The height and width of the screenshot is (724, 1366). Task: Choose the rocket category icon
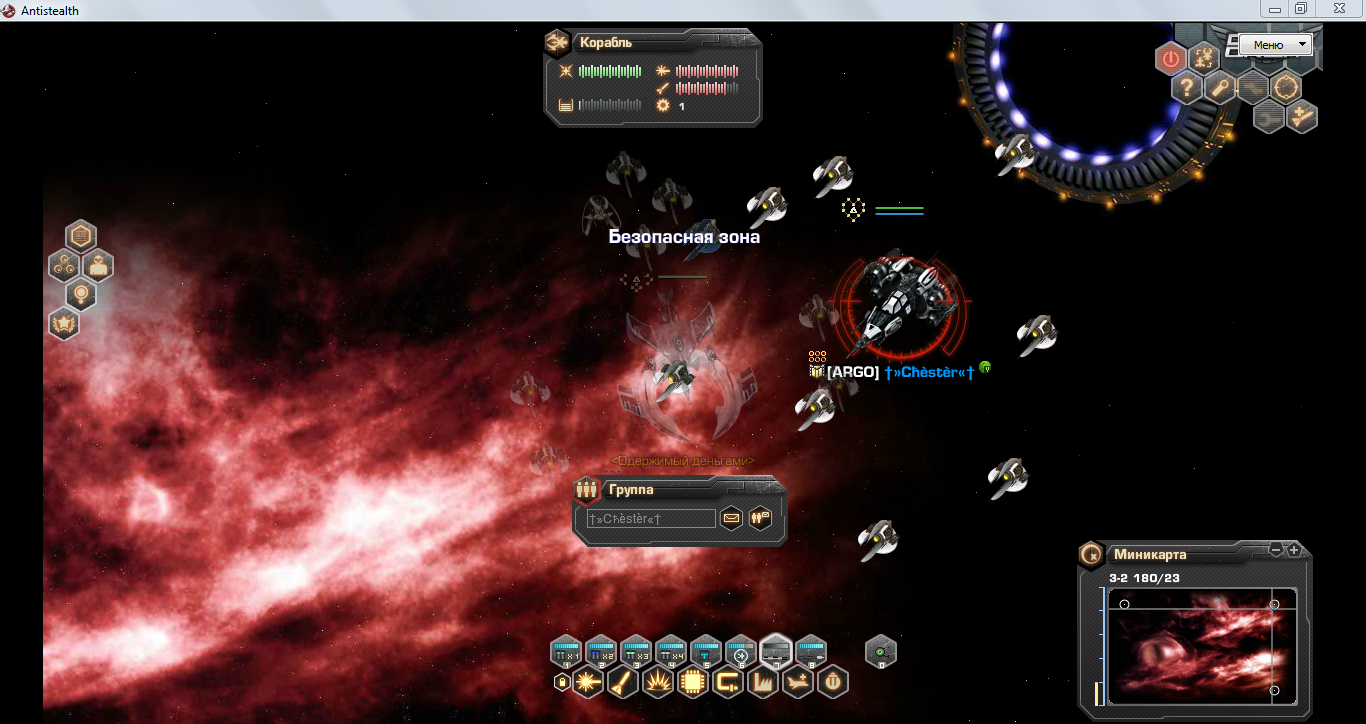tap(623, 683)
